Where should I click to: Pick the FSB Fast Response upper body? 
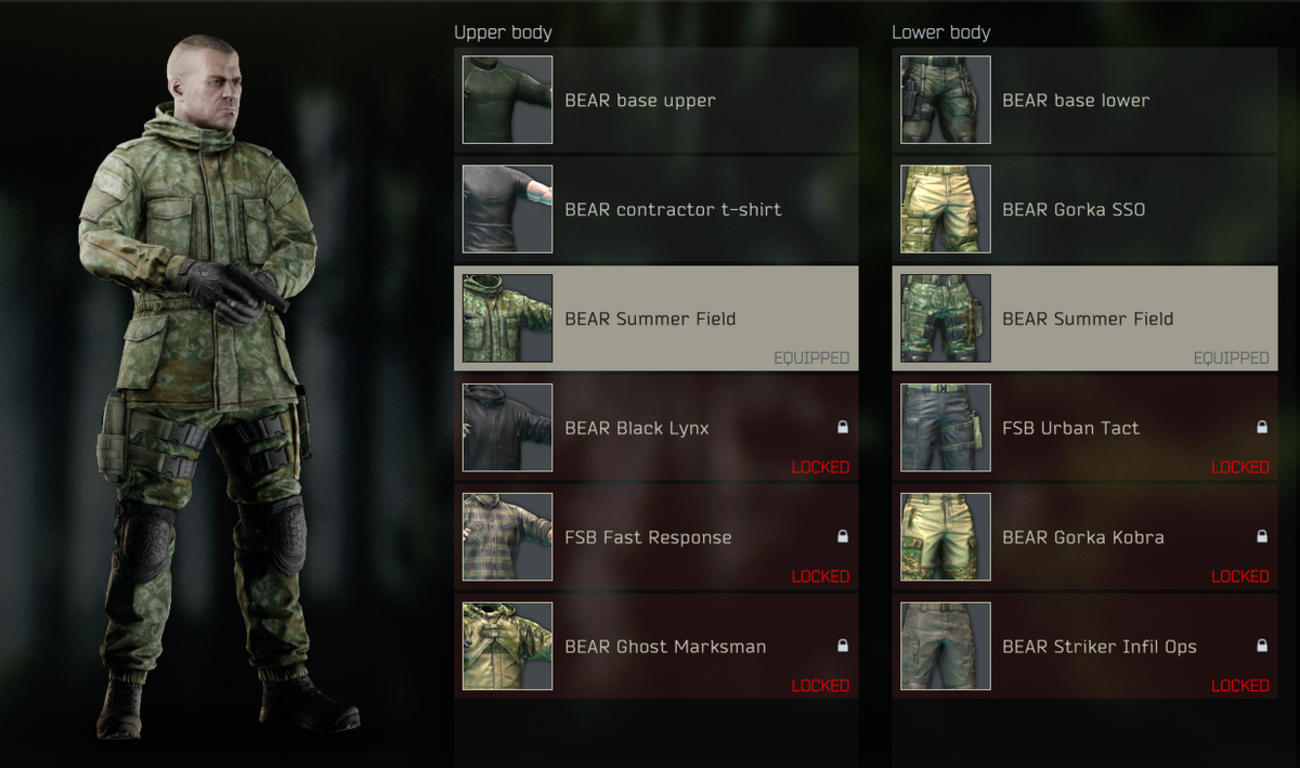pyautogui.click(x=655, y=537)
